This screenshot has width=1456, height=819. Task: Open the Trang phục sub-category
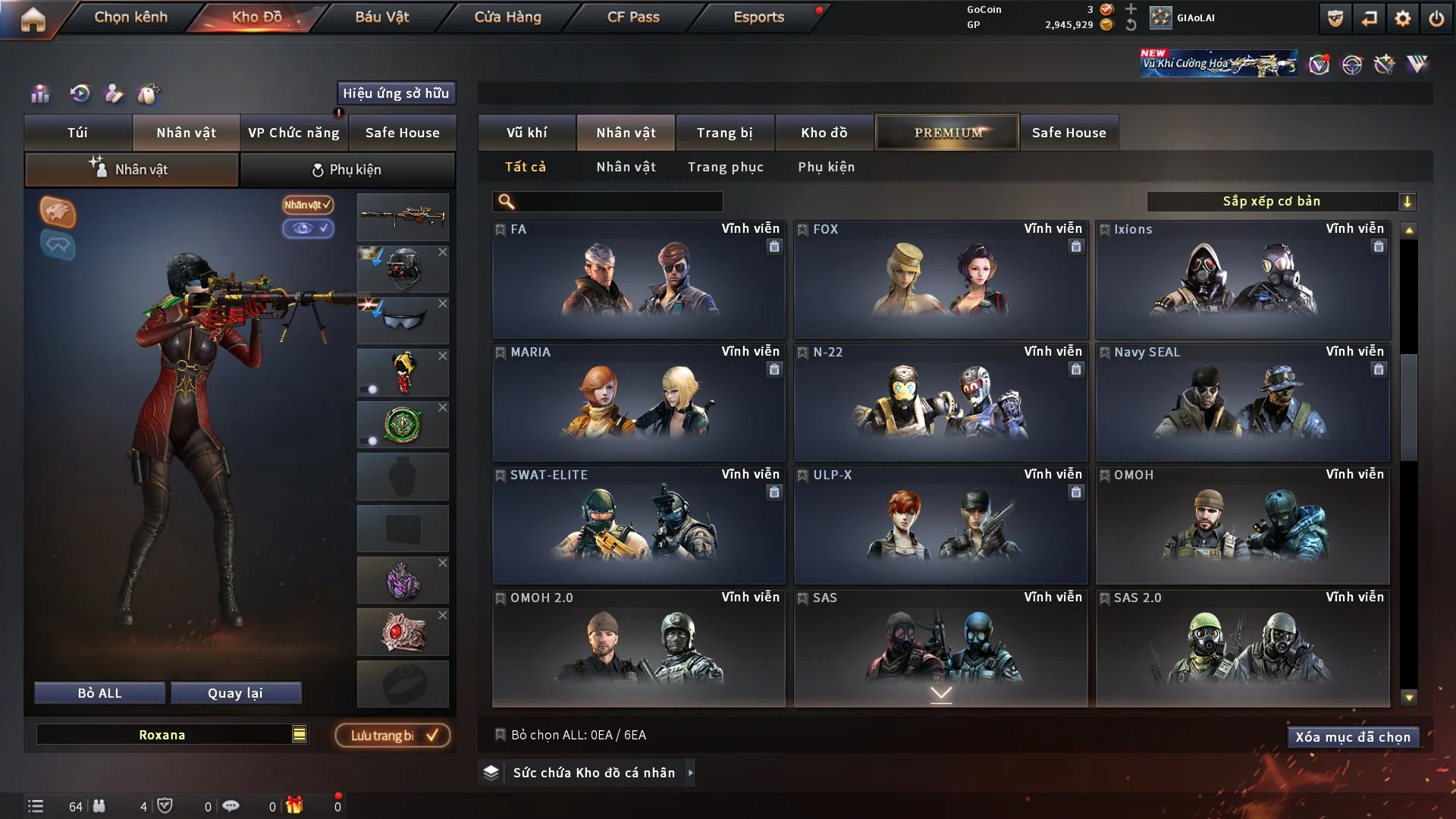click(x=725, y=167)
